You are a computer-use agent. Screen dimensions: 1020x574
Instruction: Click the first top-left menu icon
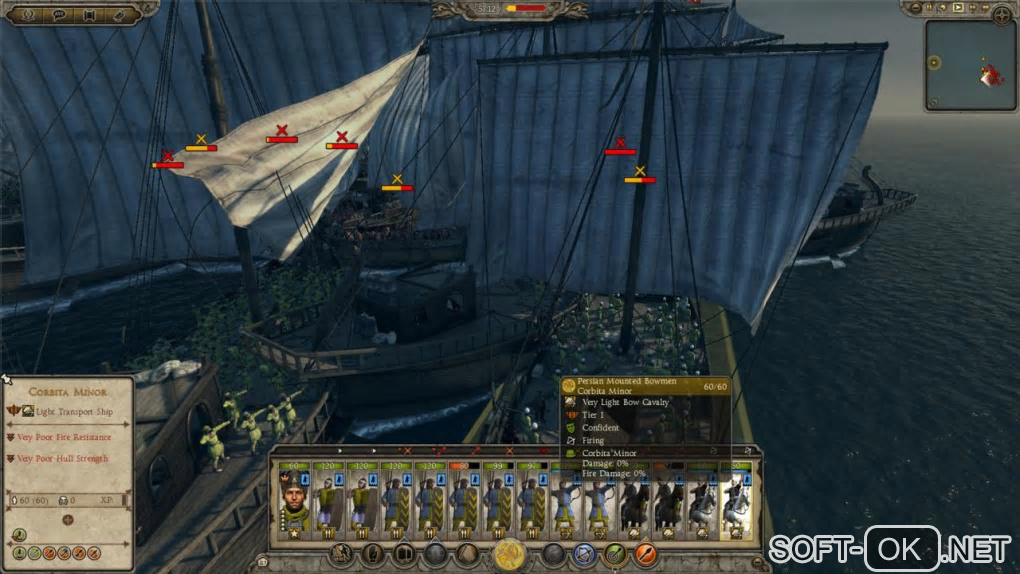[27, 14]
